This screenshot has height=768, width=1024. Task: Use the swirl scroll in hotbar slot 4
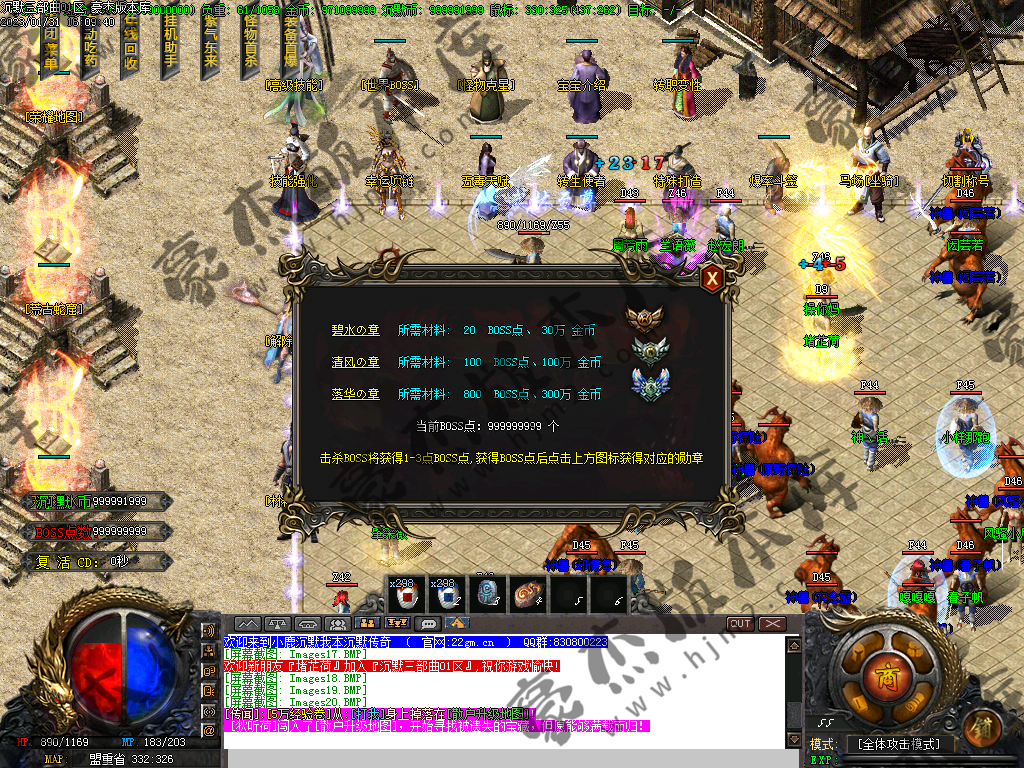527,595
